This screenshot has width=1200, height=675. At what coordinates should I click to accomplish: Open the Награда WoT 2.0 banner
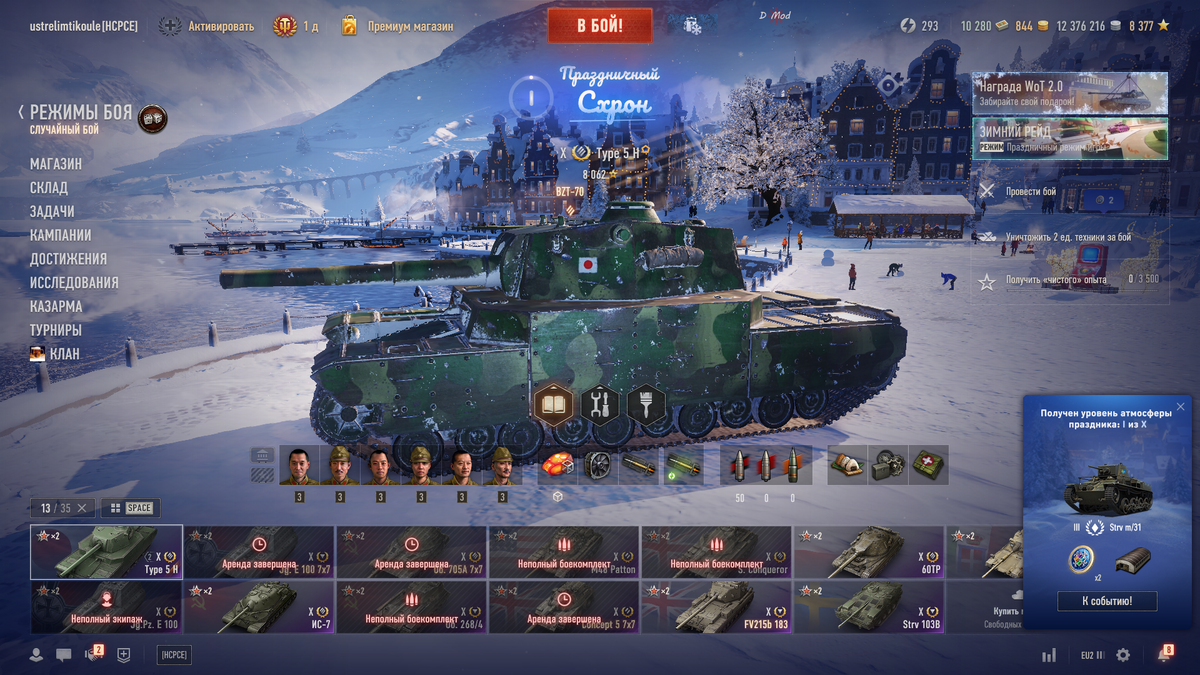point(1069,93)
